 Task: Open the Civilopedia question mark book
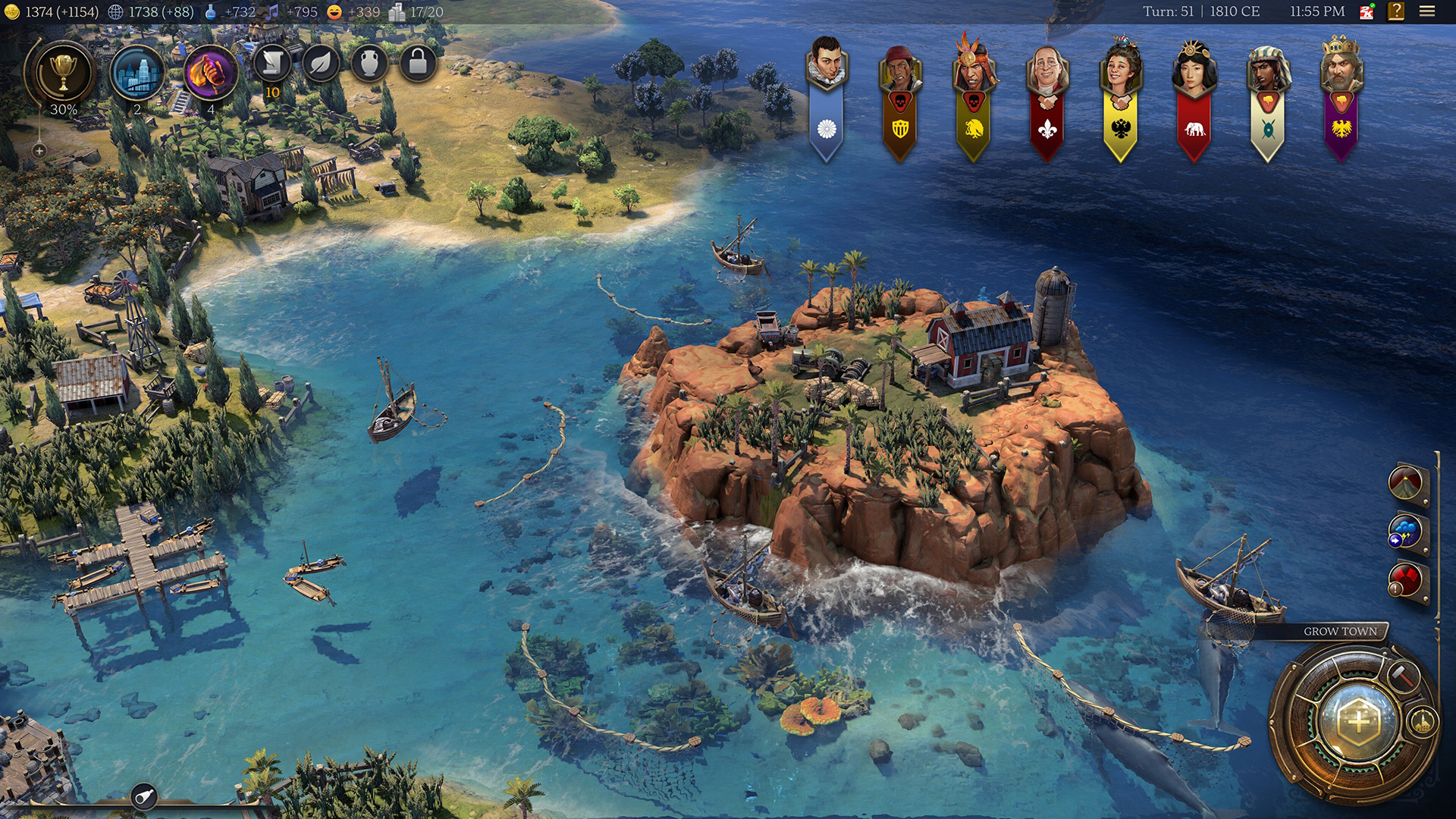1396,11
